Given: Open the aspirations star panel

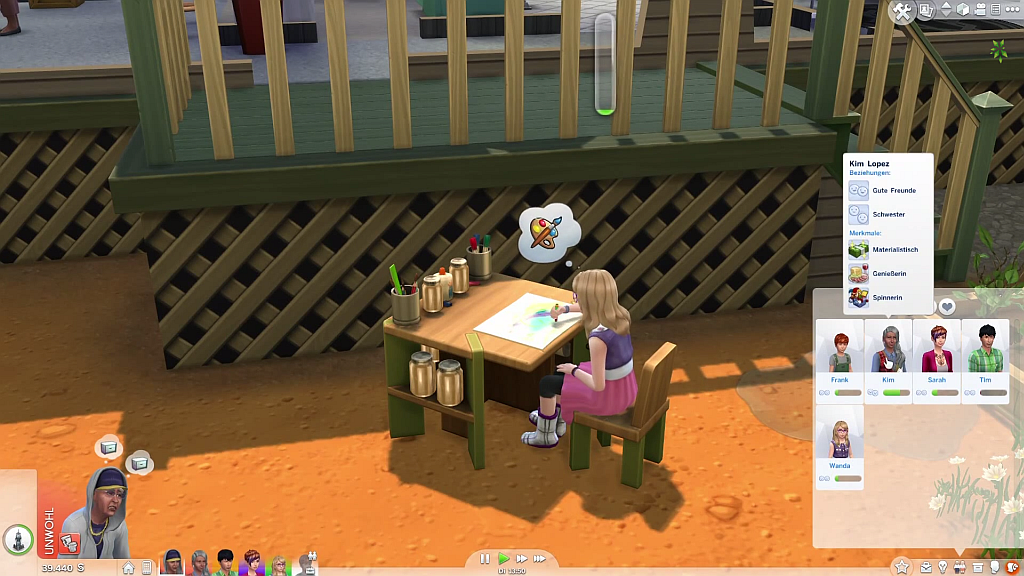Looking at the screenshot, I should point(902,567).
